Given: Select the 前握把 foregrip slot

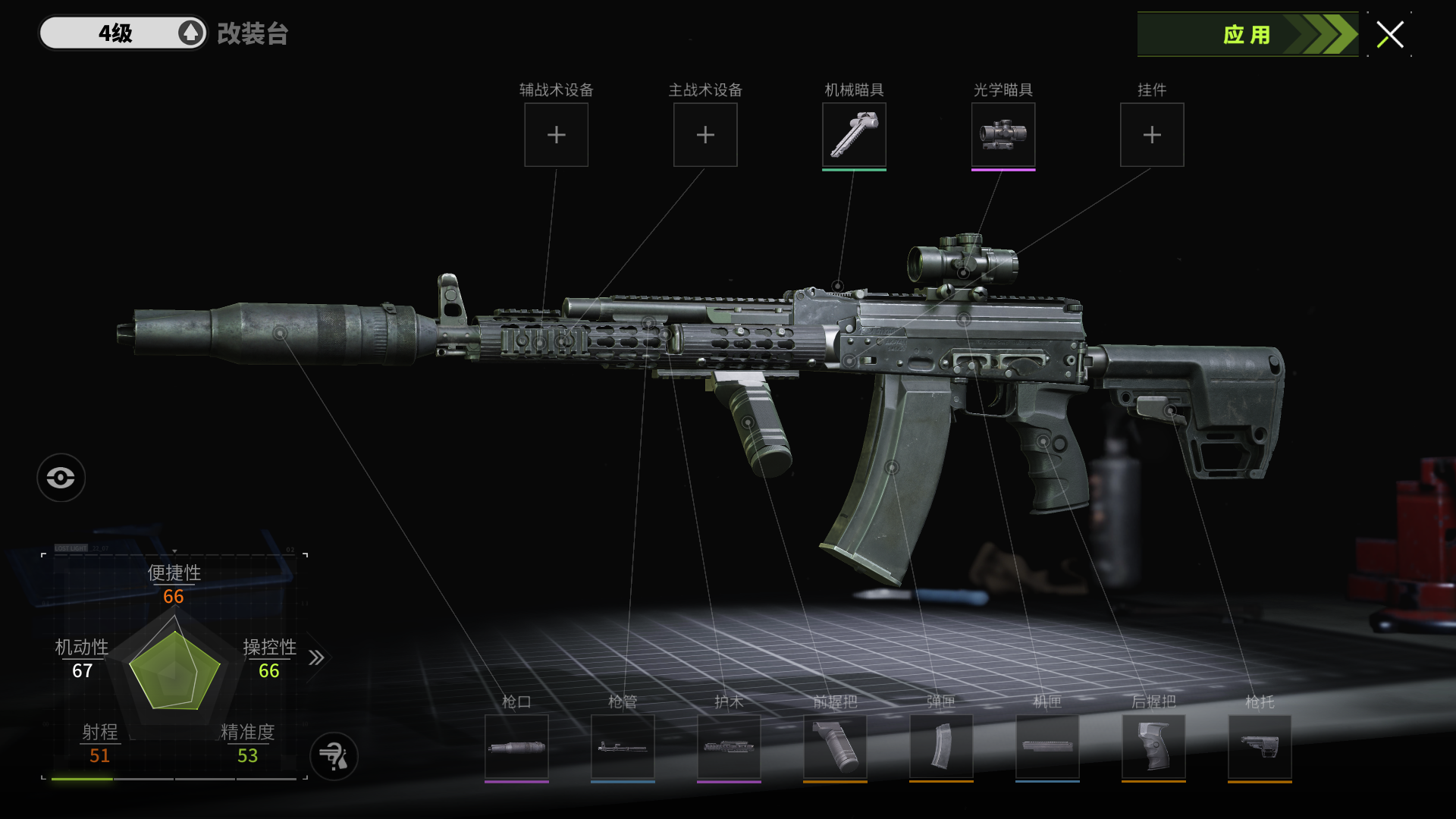Looking at the screenshot, I should (835, 747).
